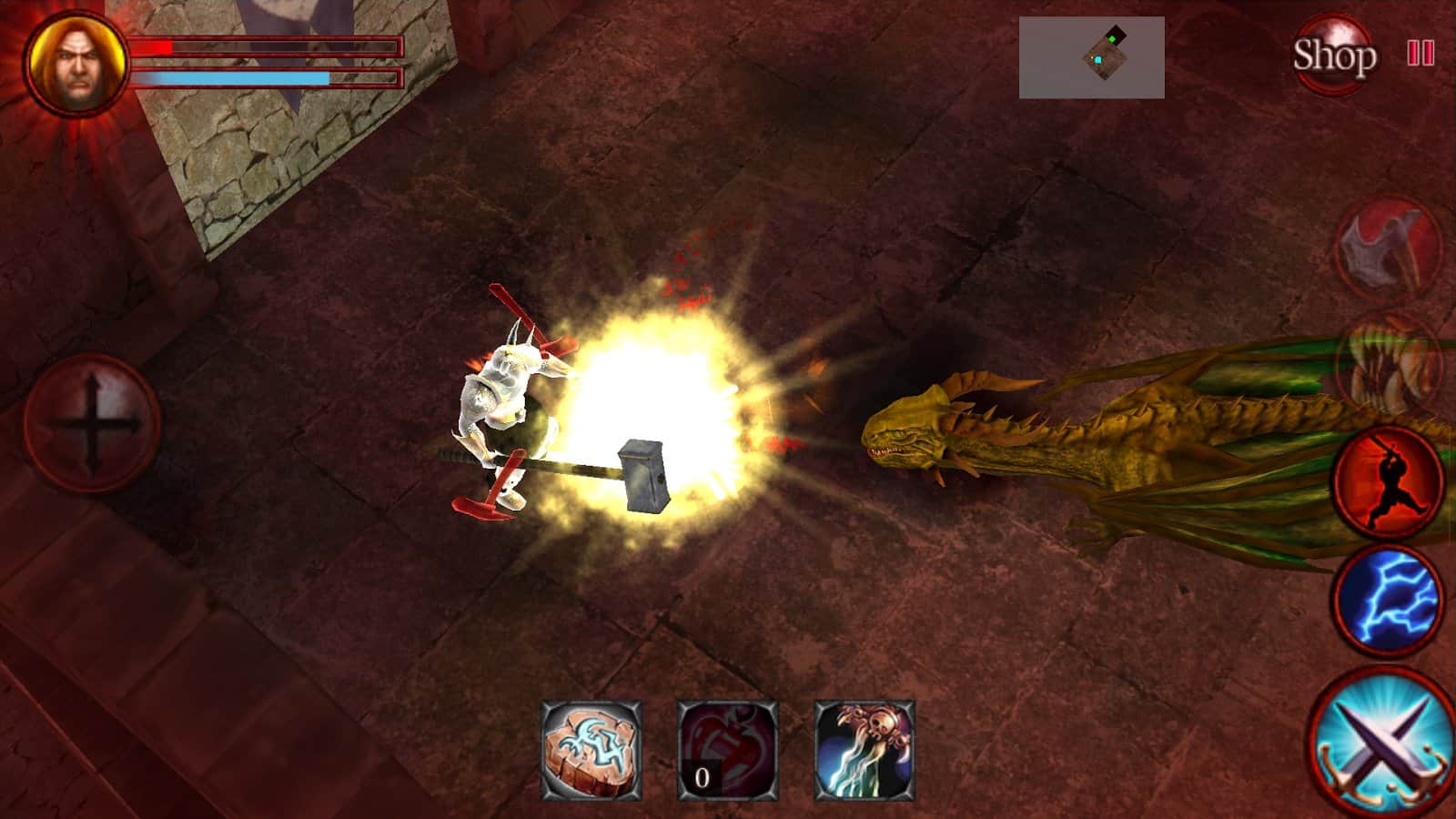Activate the claw skill

coord(1389,364)
